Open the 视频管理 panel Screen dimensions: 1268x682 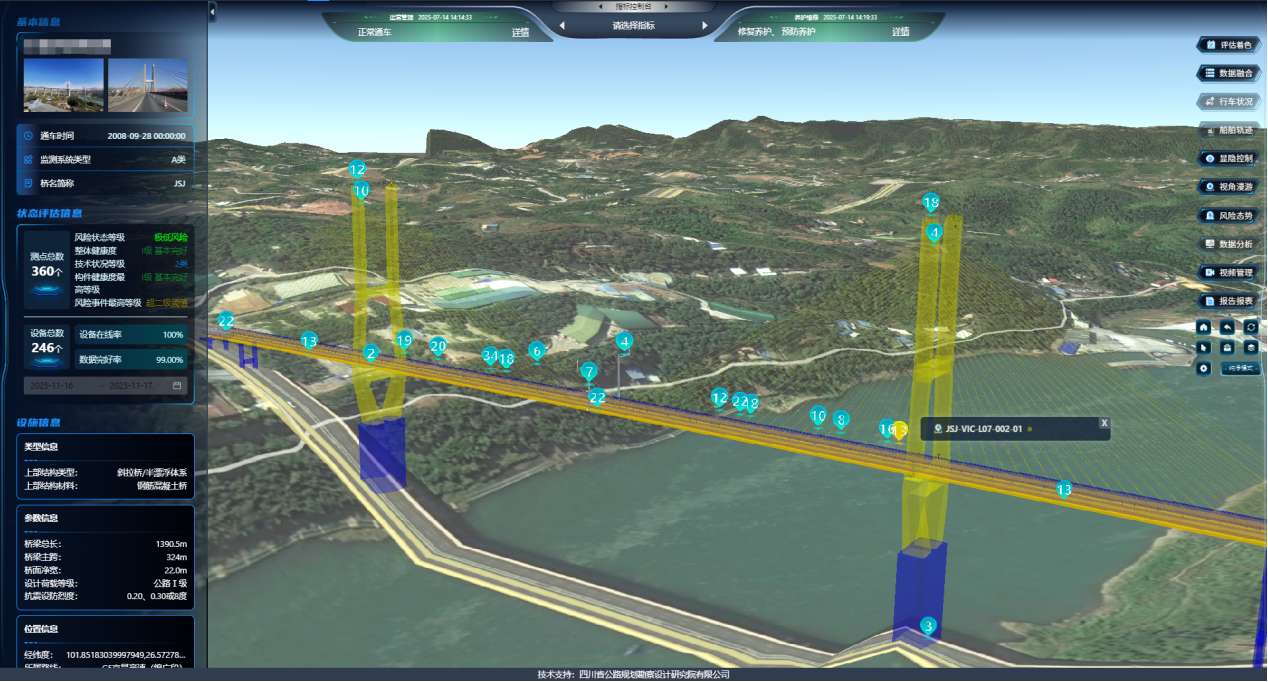(1229, 272)
